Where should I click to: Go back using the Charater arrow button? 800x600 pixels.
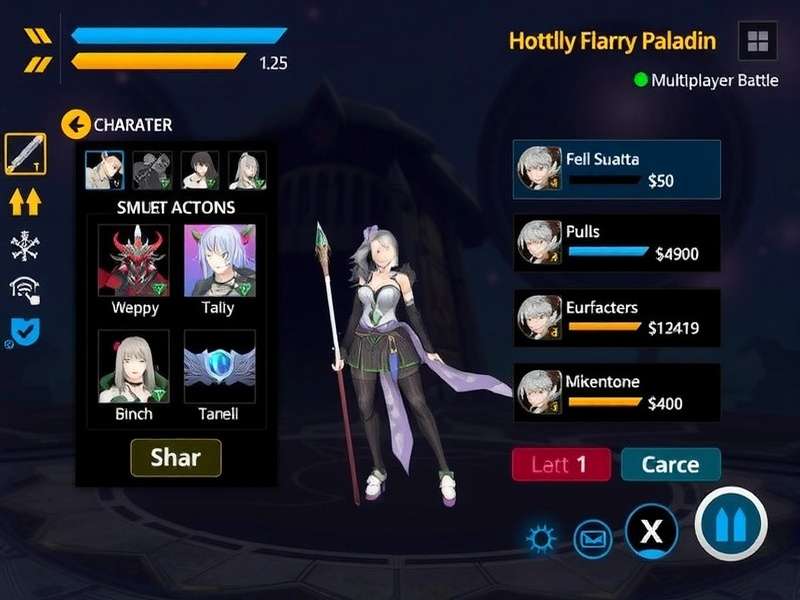76,125
